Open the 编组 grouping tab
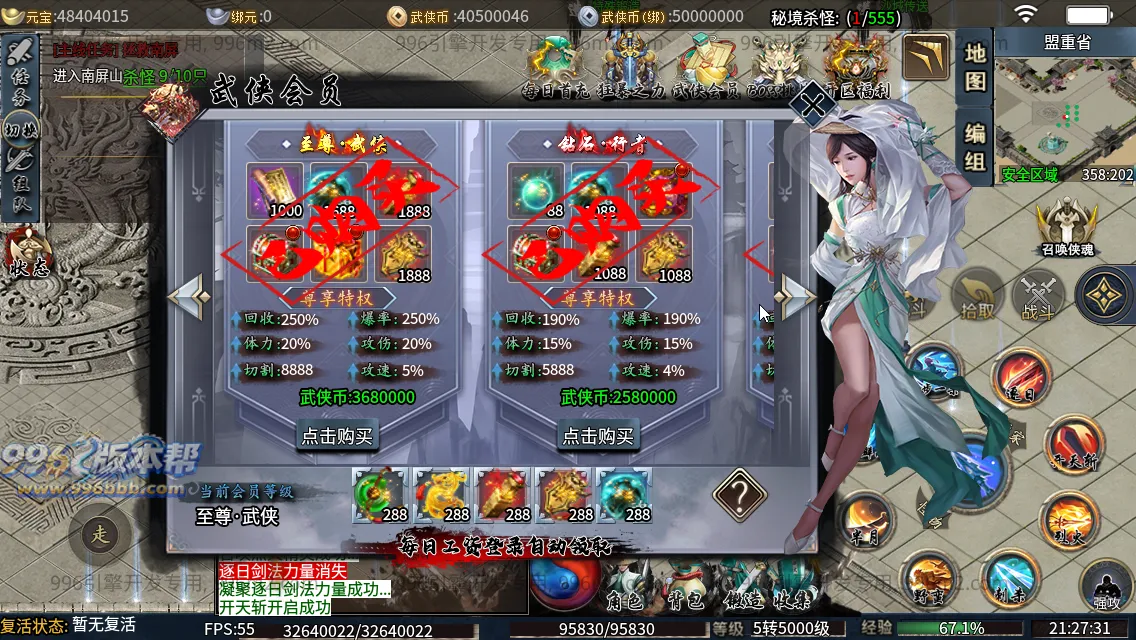 point(975,146)
